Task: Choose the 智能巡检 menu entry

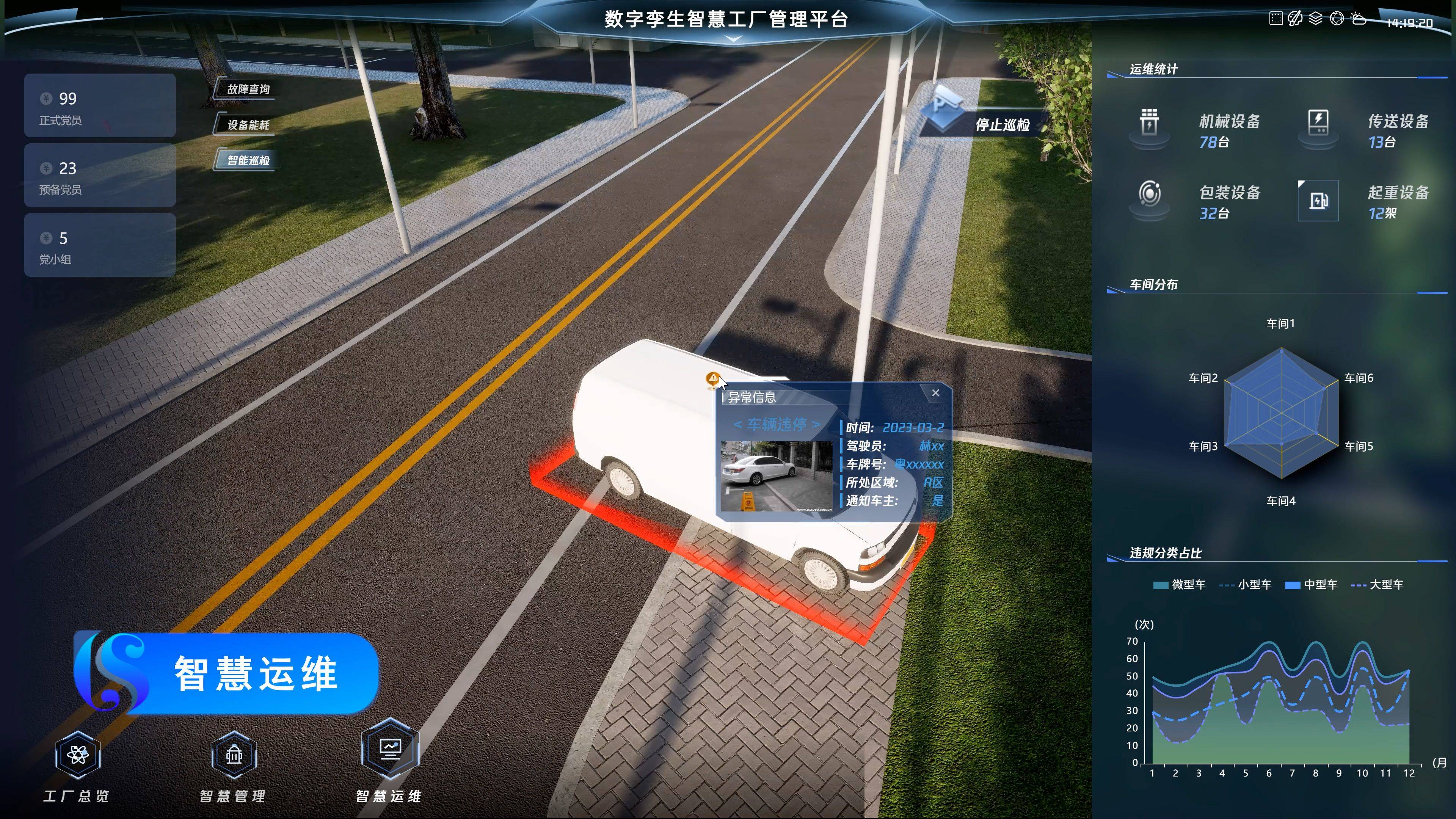Action: click(x=248, y=160)
